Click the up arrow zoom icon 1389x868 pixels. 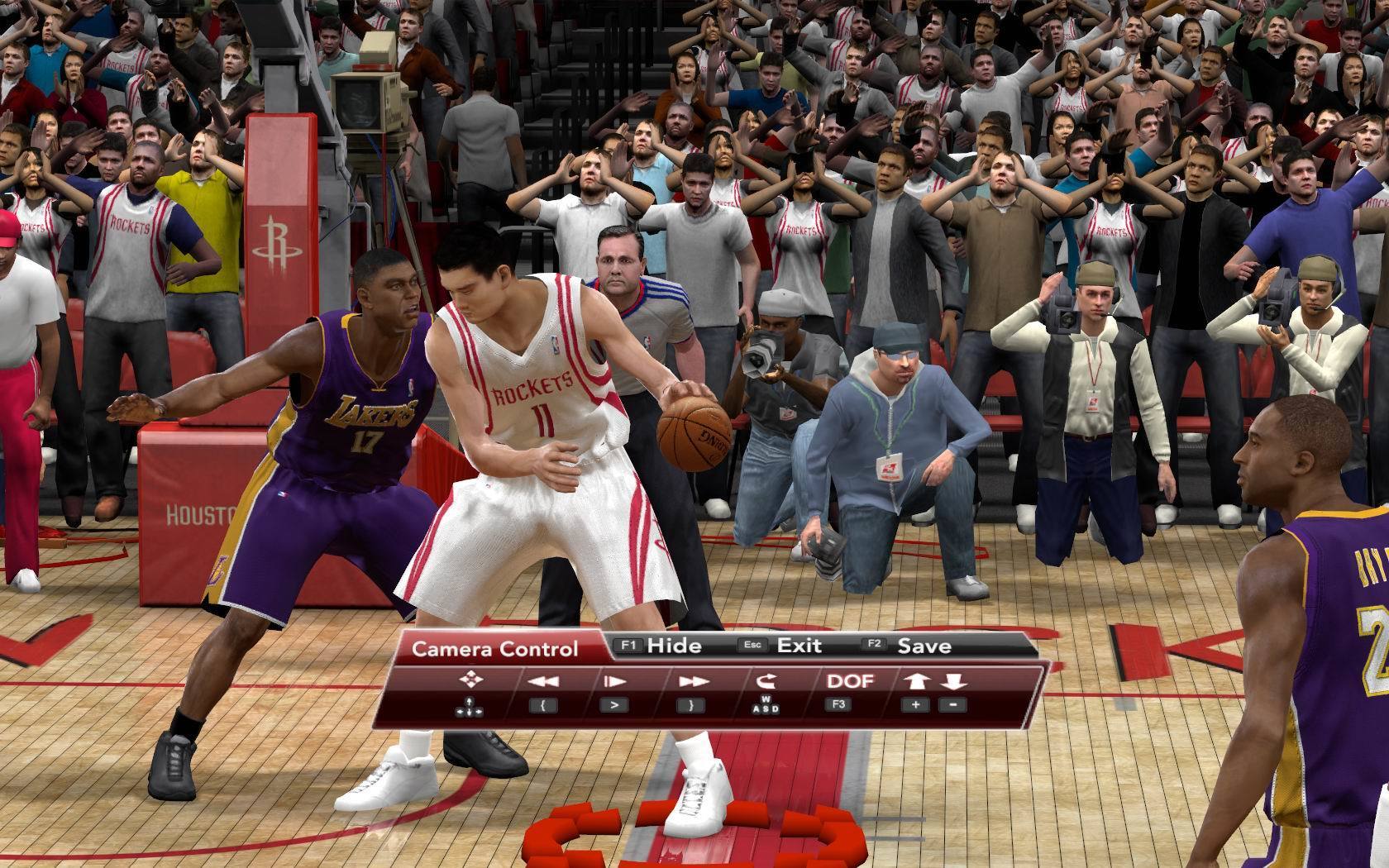(x=917, y=682)
